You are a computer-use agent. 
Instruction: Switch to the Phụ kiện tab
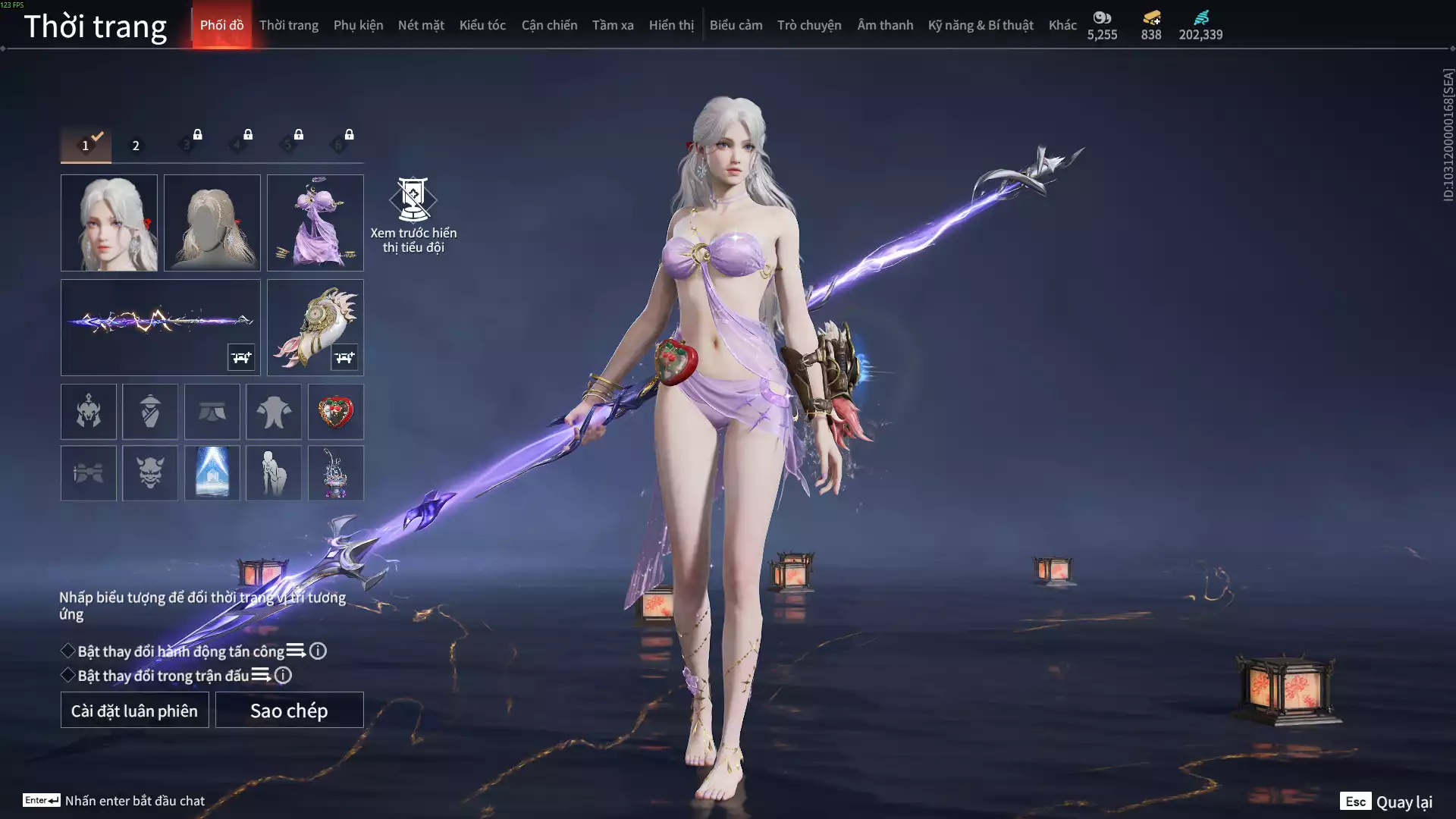pos(358,25)
